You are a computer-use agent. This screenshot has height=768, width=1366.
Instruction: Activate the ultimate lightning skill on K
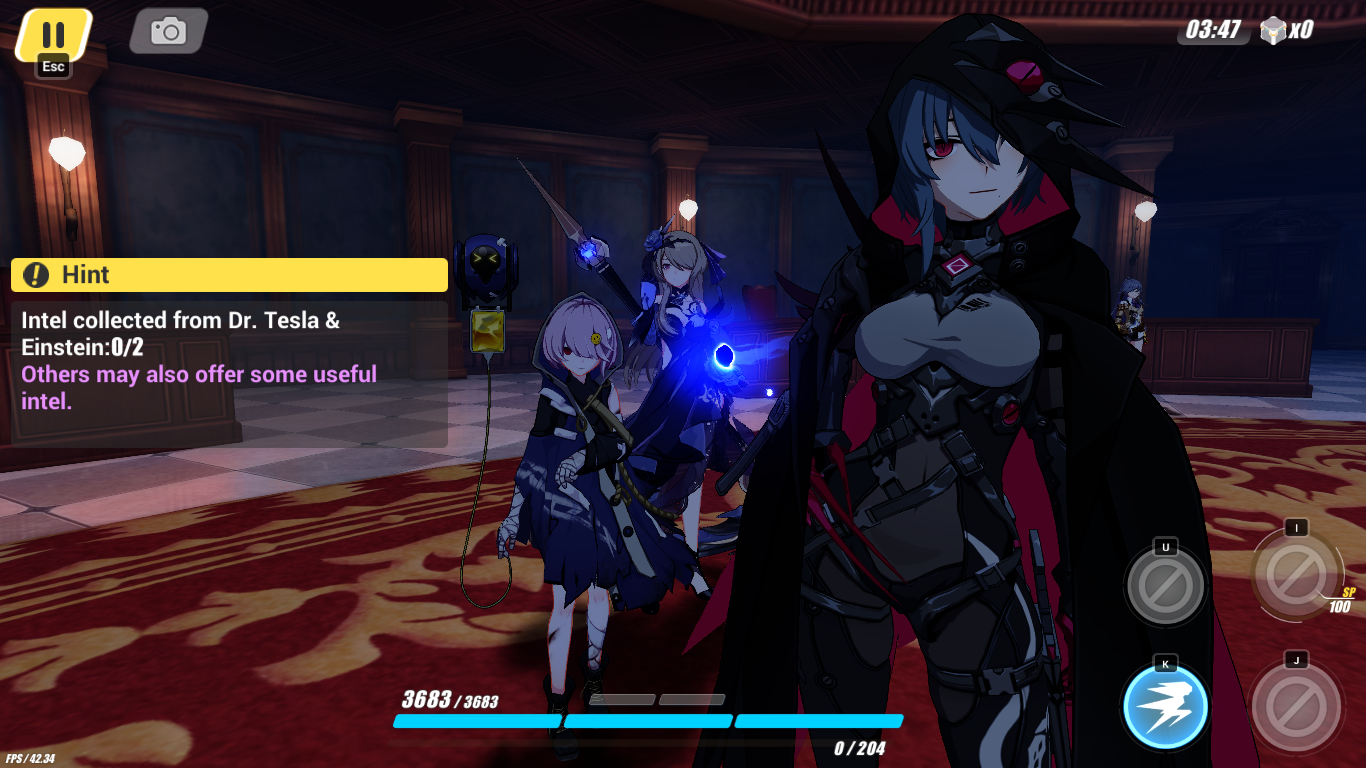pyautogui.click(x=1165, y=707)
